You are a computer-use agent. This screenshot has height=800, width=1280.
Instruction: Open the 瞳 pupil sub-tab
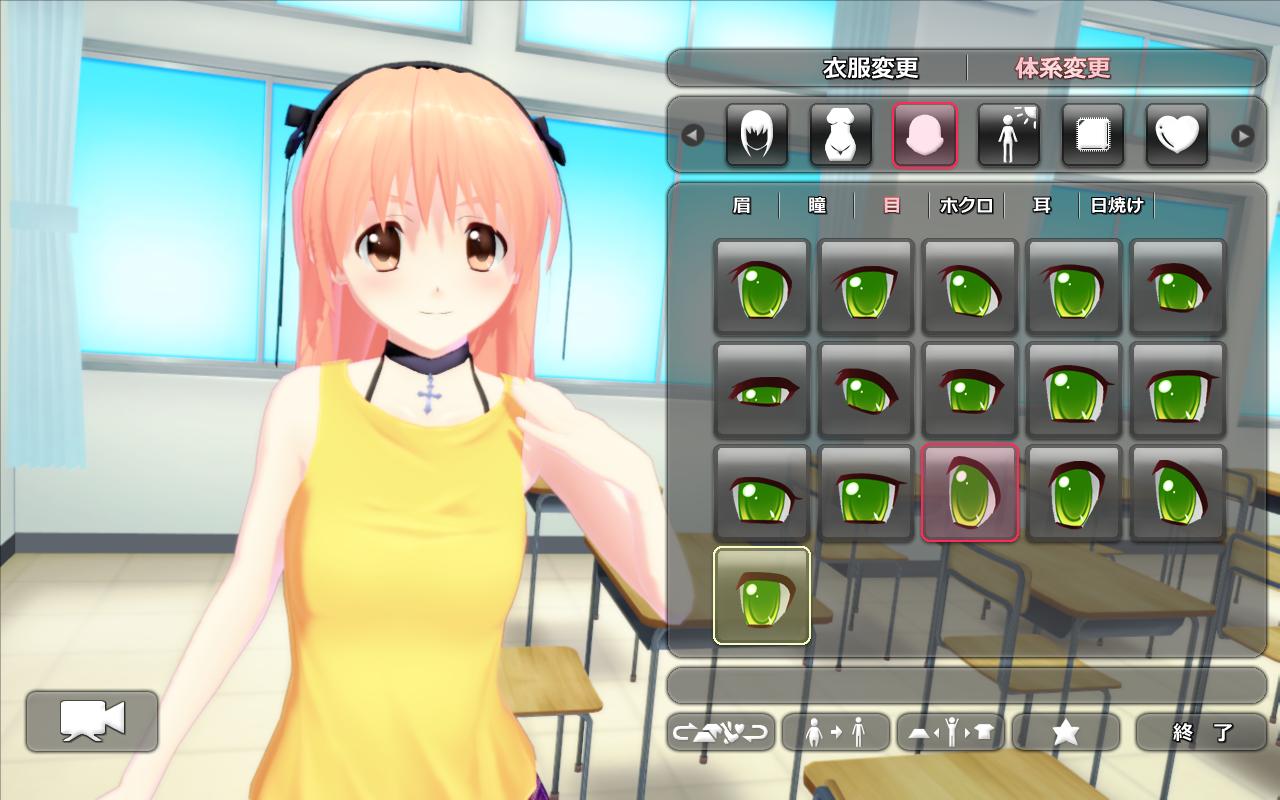point(817,205)
